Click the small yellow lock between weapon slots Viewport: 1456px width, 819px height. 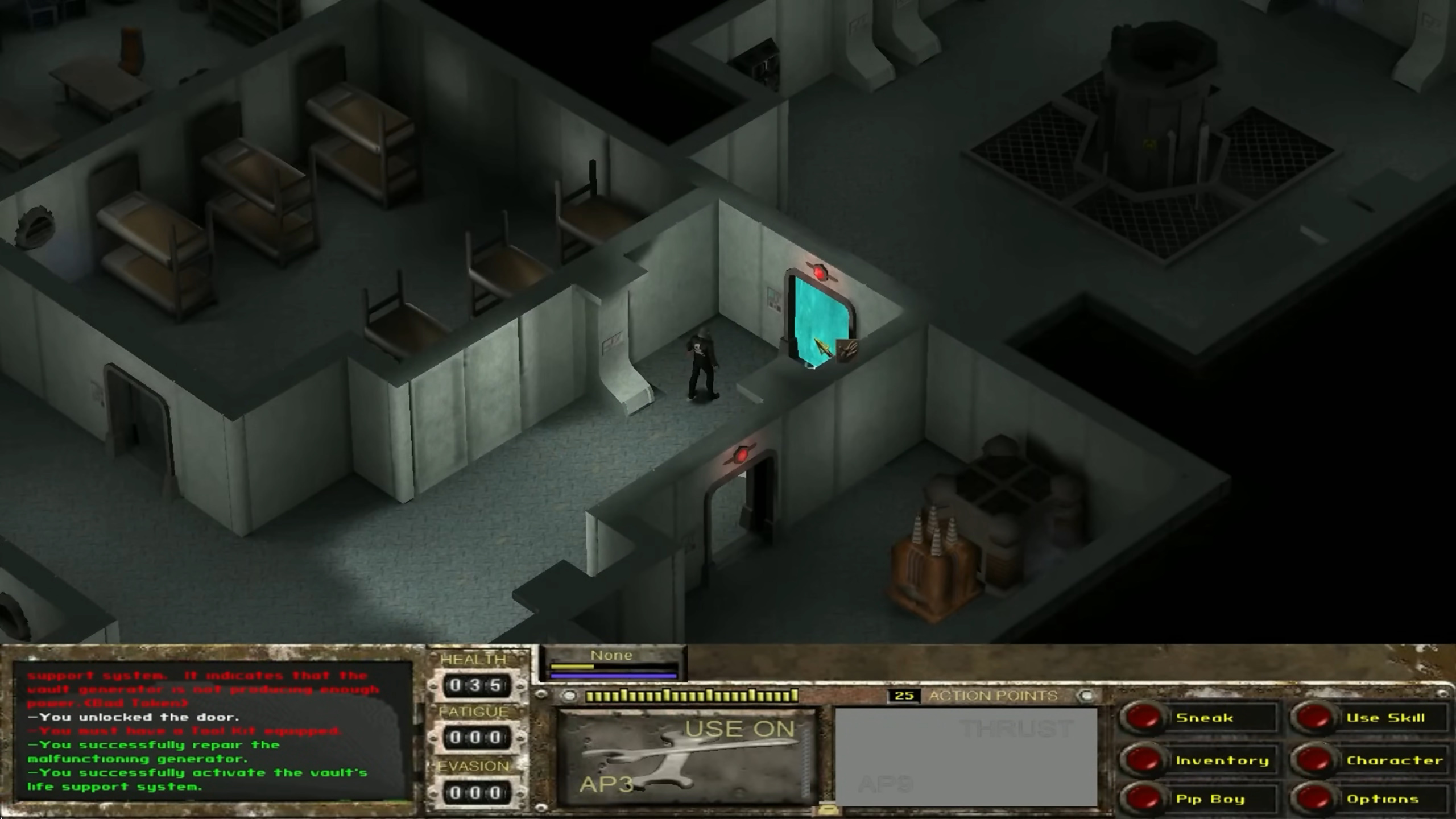(826, 809)
